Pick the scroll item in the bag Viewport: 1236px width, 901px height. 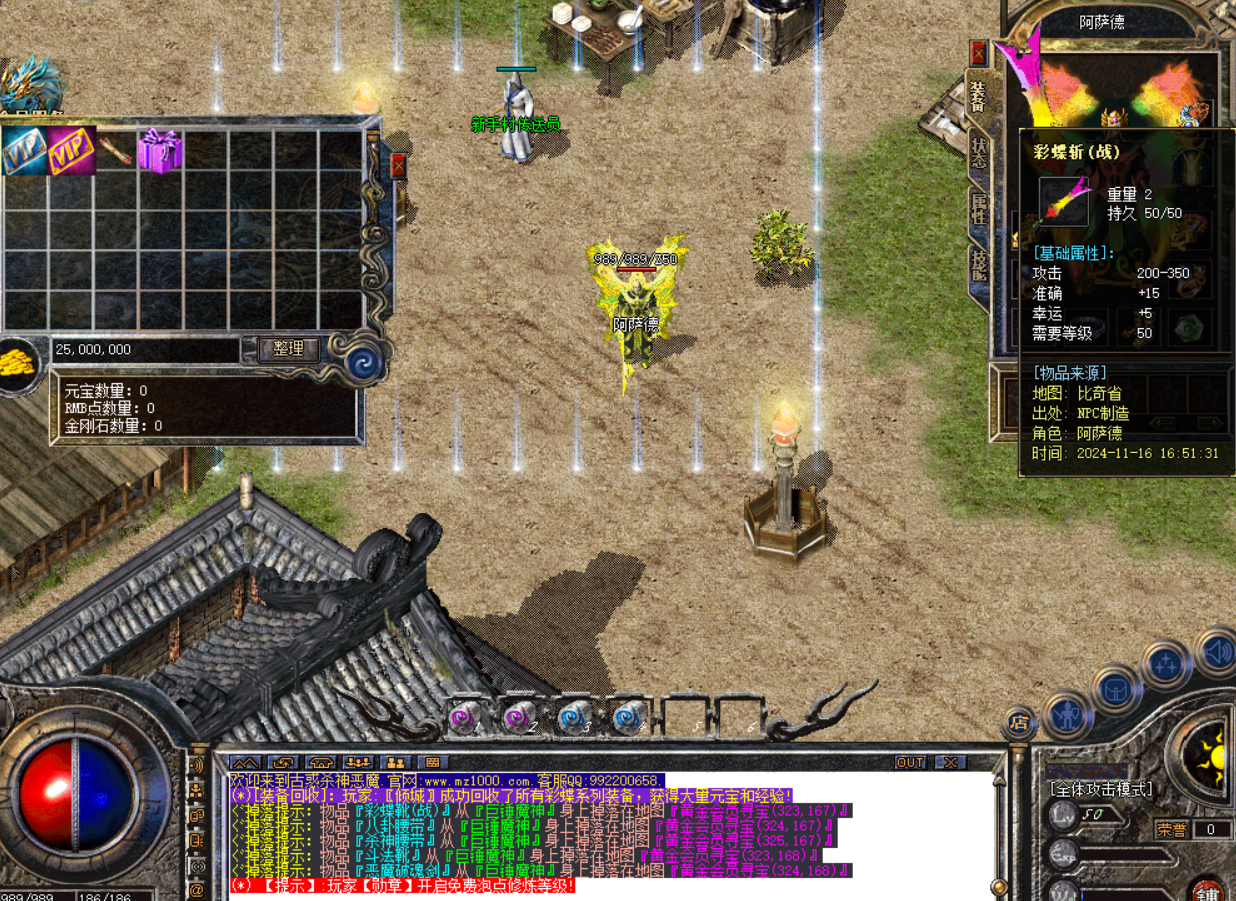(x=116, y=150)
